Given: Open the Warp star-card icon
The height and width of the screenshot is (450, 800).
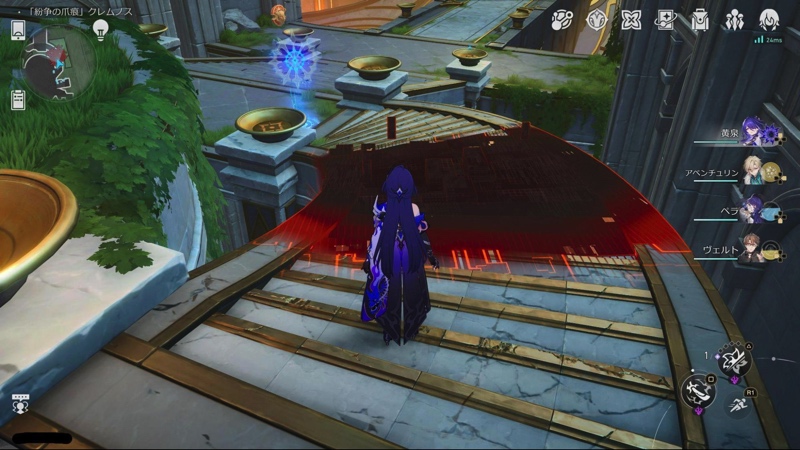Looking at the screenshot, I should tap(665, 19).
